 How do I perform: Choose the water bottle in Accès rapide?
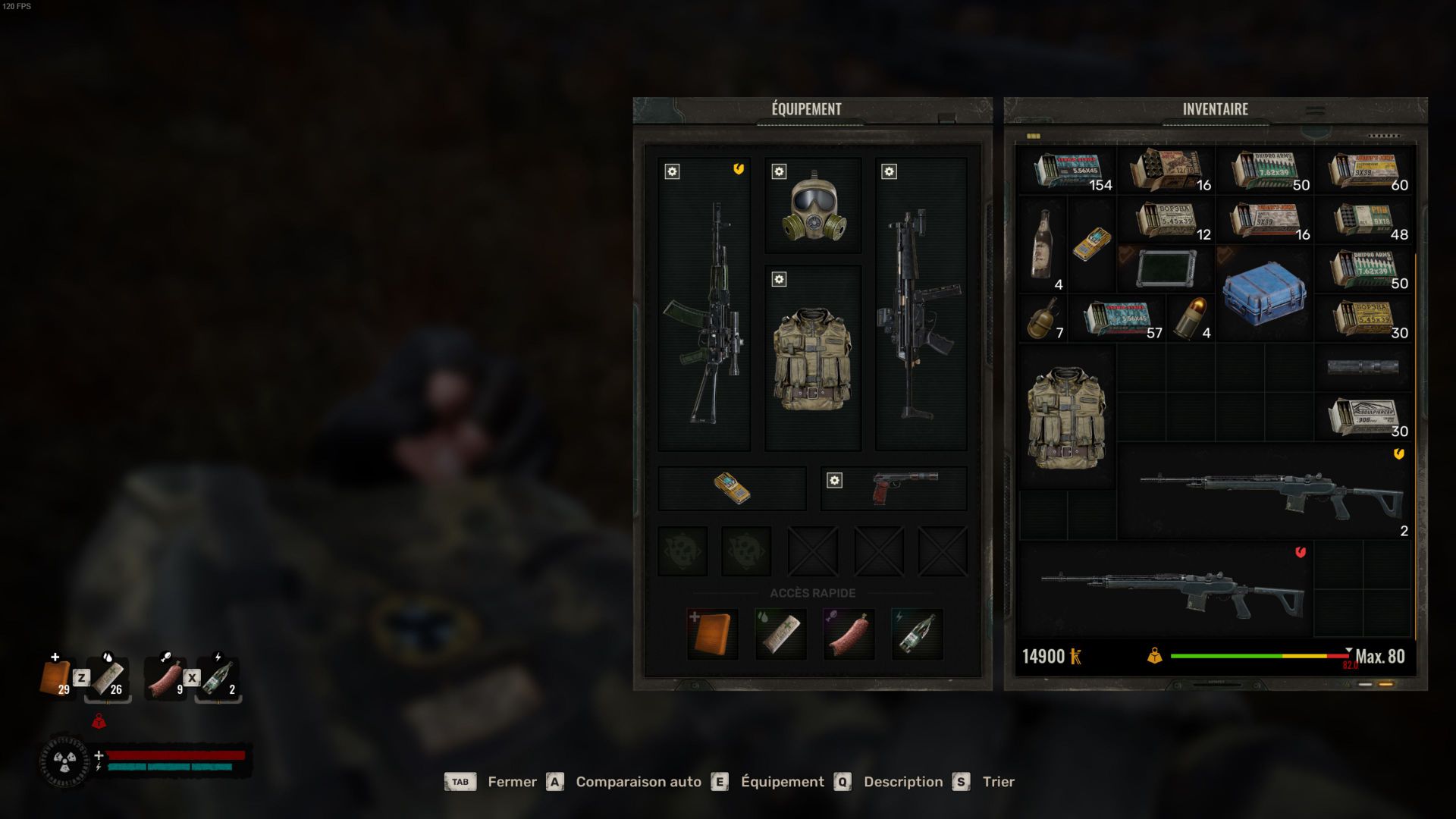pyautogui.click(x=917, y=634)
